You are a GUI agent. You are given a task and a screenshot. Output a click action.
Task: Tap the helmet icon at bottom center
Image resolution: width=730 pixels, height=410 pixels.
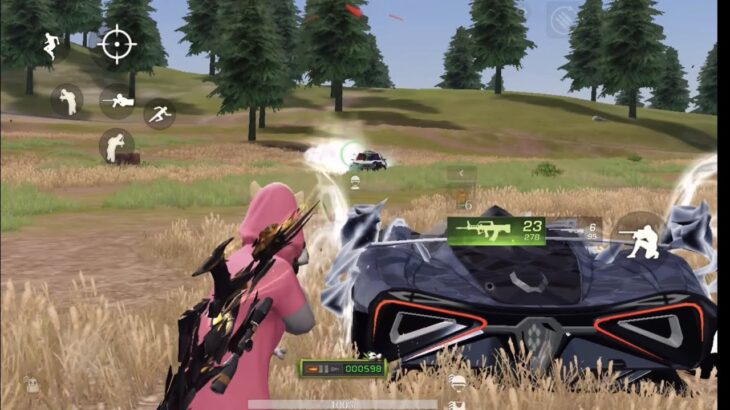pyautogui.click(x=456, y=380)
